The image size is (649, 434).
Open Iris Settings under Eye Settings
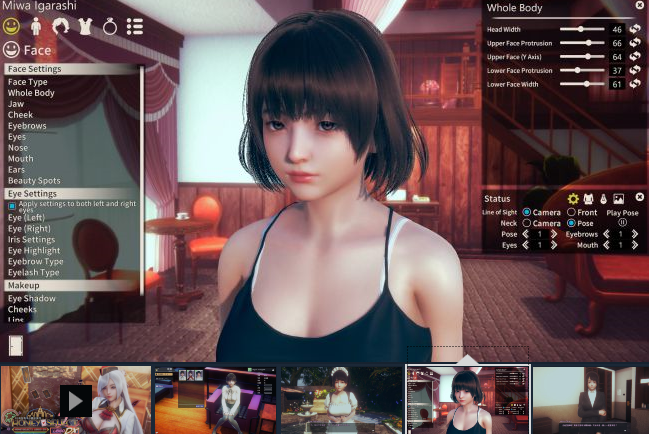[32, 240]
